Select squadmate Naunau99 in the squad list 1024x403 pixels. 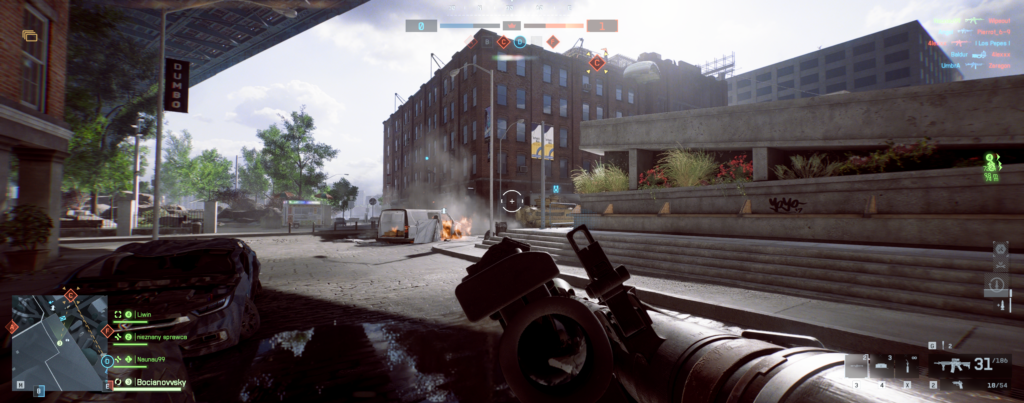150,358
